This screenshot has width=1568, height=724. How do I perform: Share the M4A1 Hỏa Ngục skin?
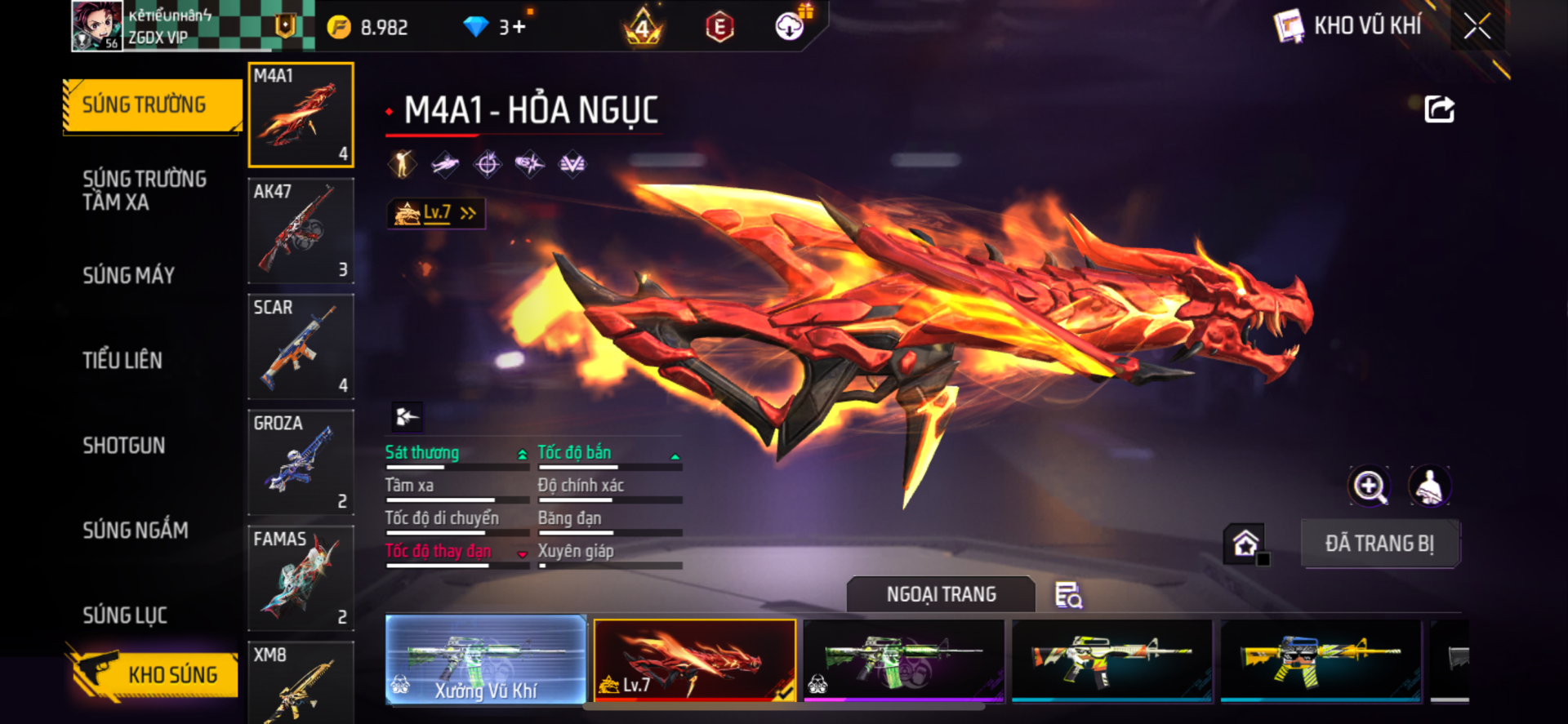pos(1439,109)
